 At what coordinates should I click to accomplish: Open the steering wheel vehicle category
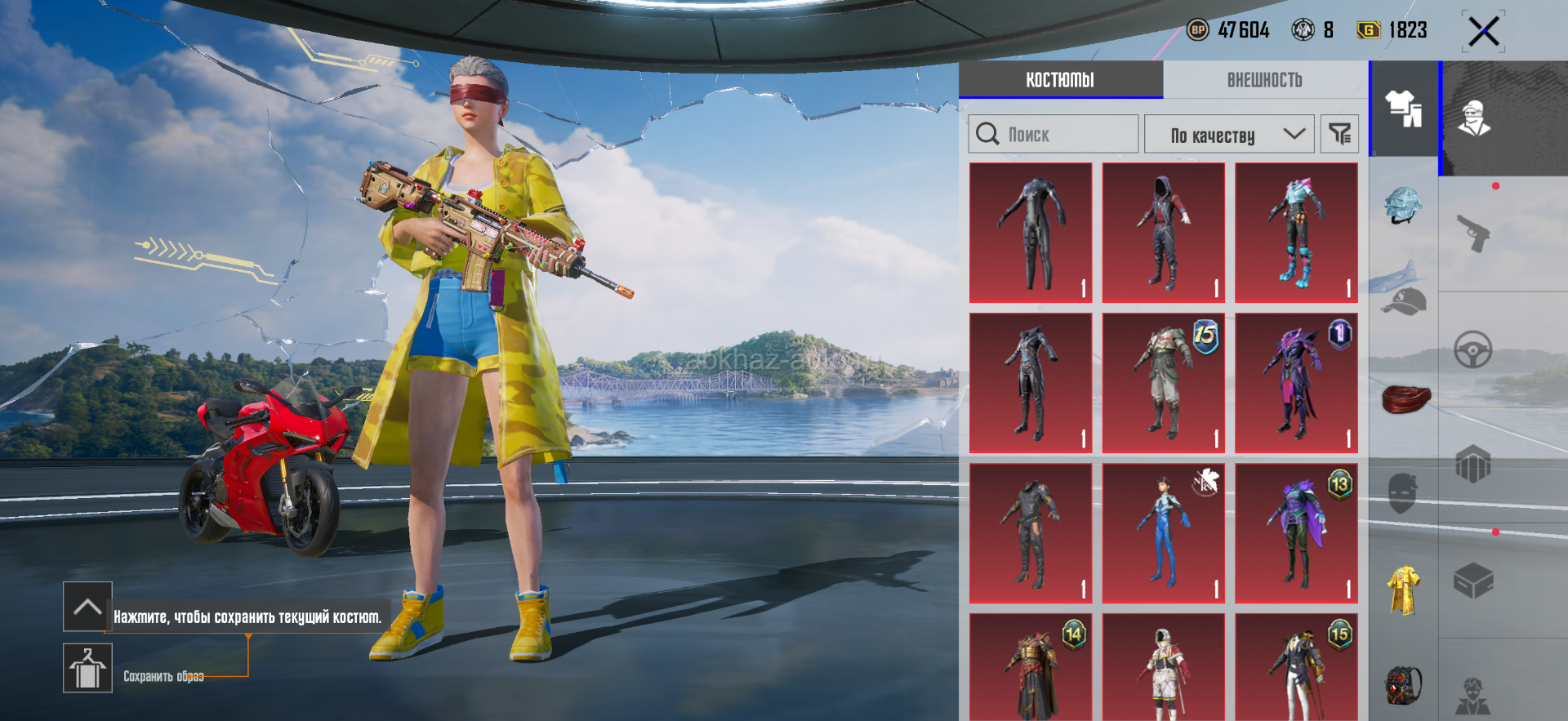(x=1473, y=350)
